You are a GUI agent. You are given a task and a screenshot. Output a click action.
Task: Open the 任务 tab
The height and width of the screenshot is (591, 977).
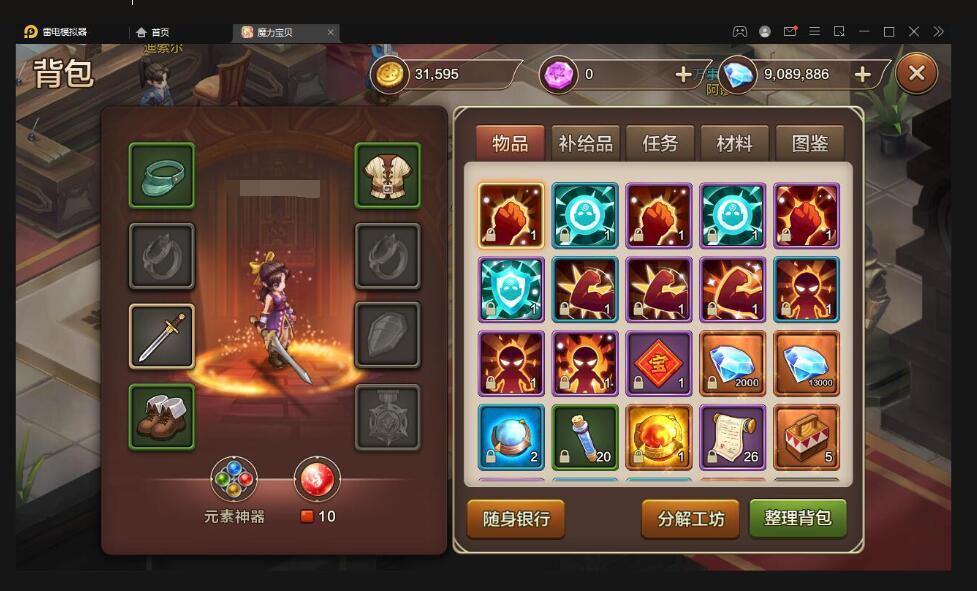[659, 143]
